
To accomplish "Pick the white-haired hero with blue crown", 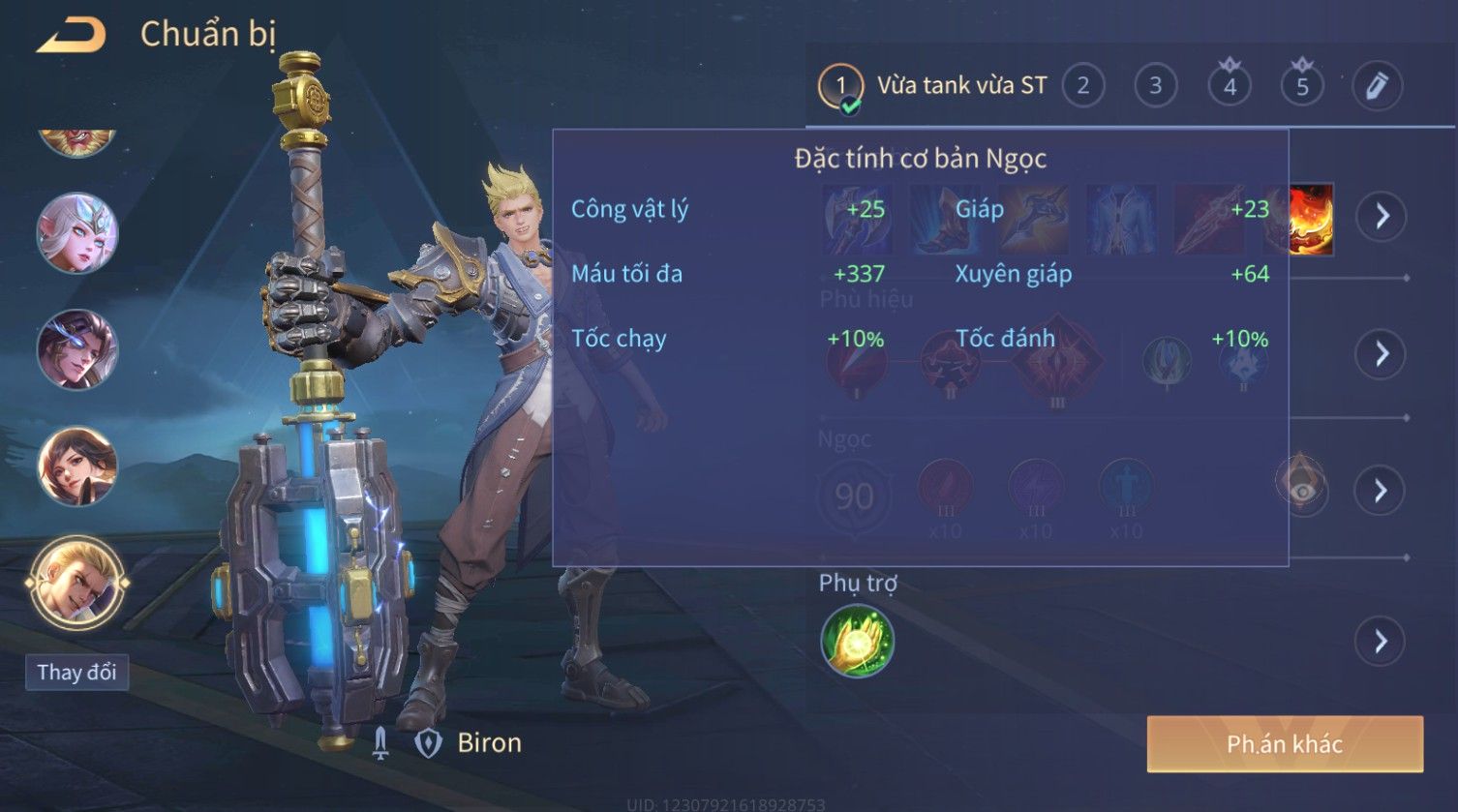I will click(x=76, y=233).
